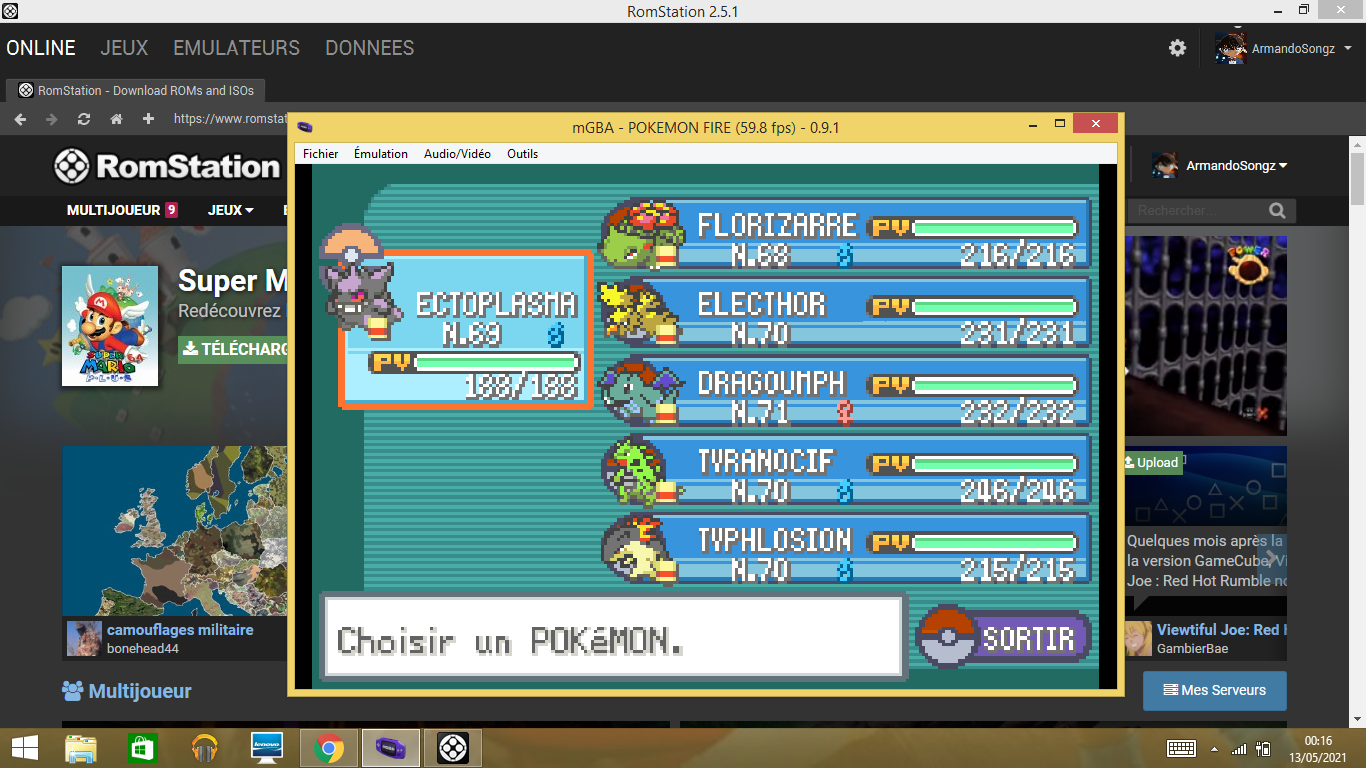Viewport: 1366px width, 768px height.
Task: Close the mGBA emulator window
Action: tap(1096, 125)
